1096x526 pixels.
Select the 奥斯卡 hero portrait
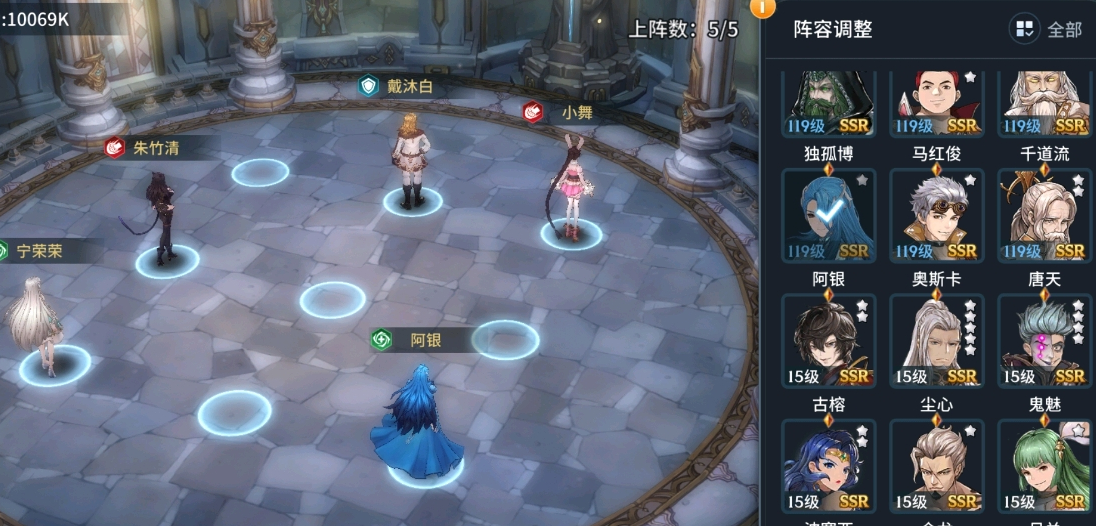coord(936,215)
